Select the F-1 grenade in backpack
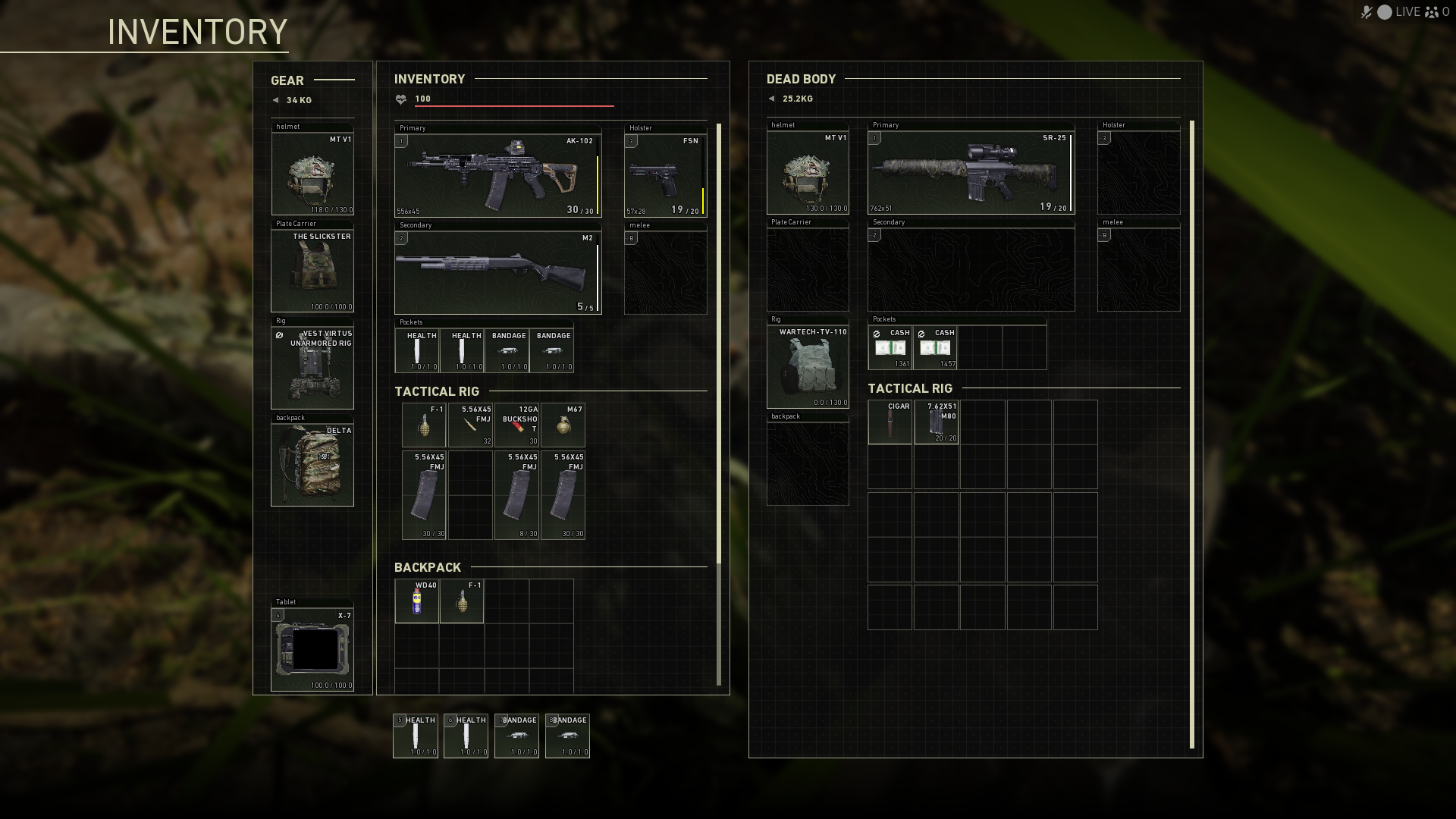The height and width of the screenshot is (819, 1456). (461, 601)
